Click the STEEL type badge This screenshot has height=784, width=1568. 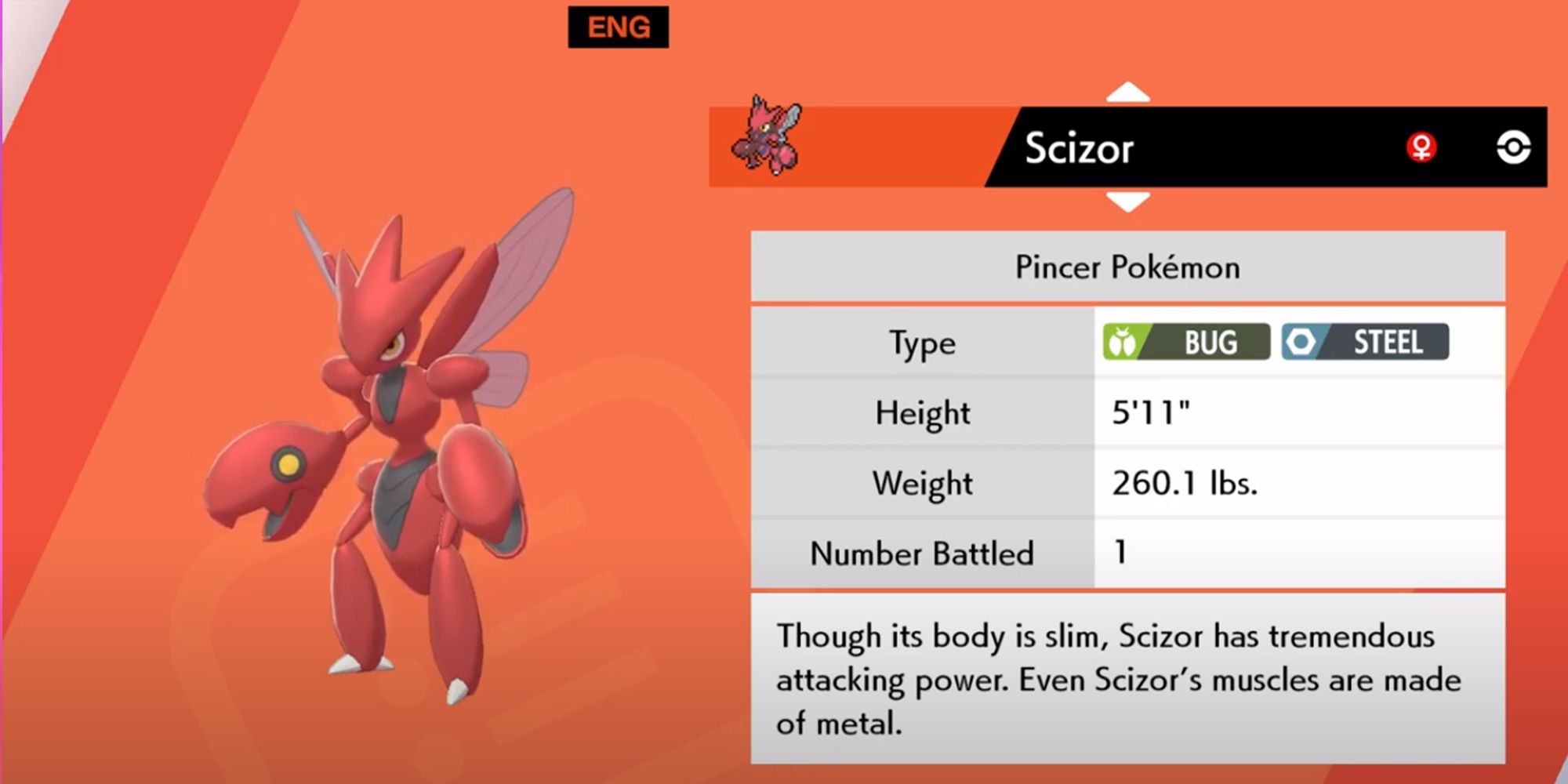coord(1365,342)
